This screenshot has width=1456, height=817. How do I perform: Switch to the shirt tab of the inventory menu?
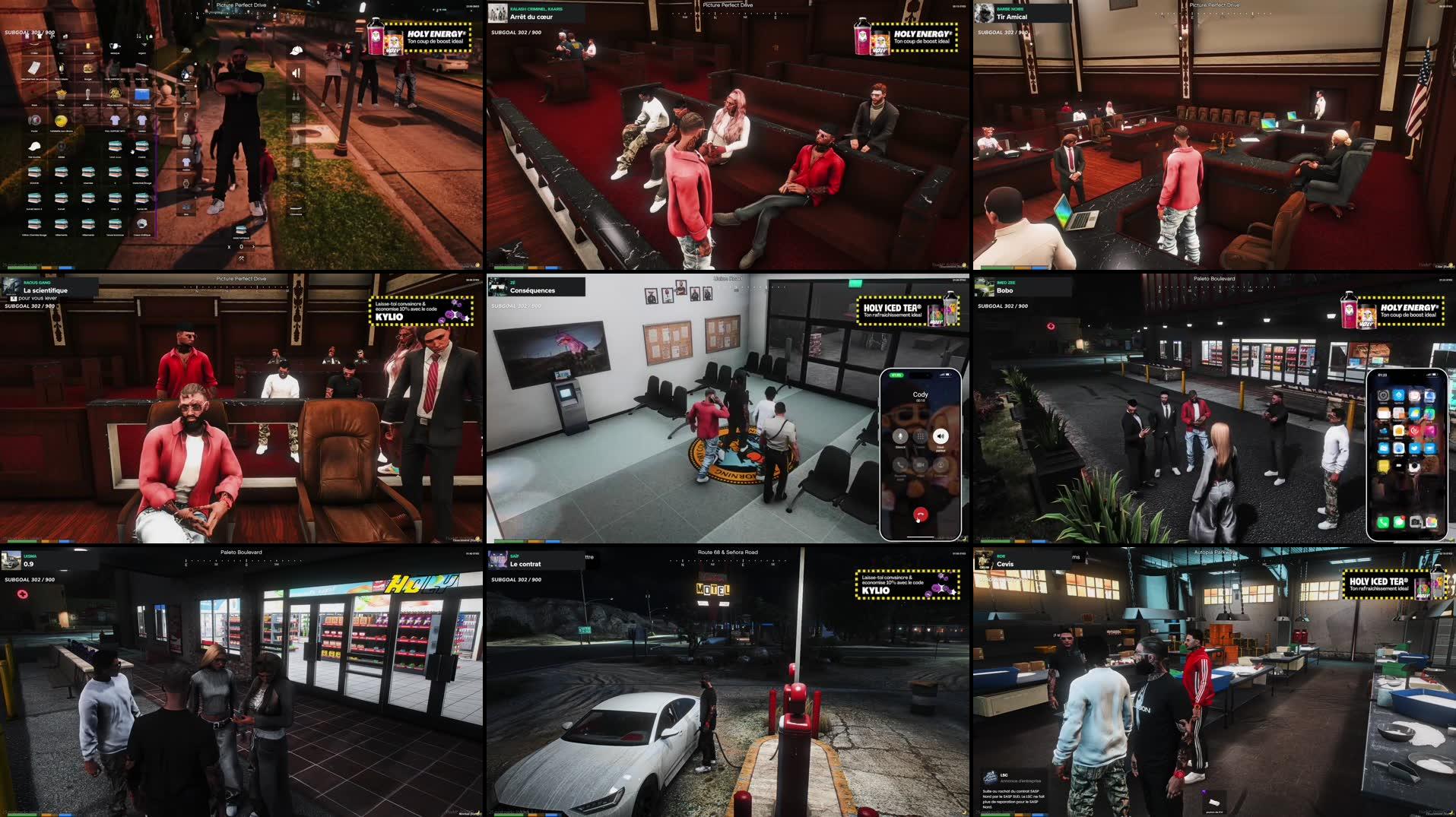[41, 36]
